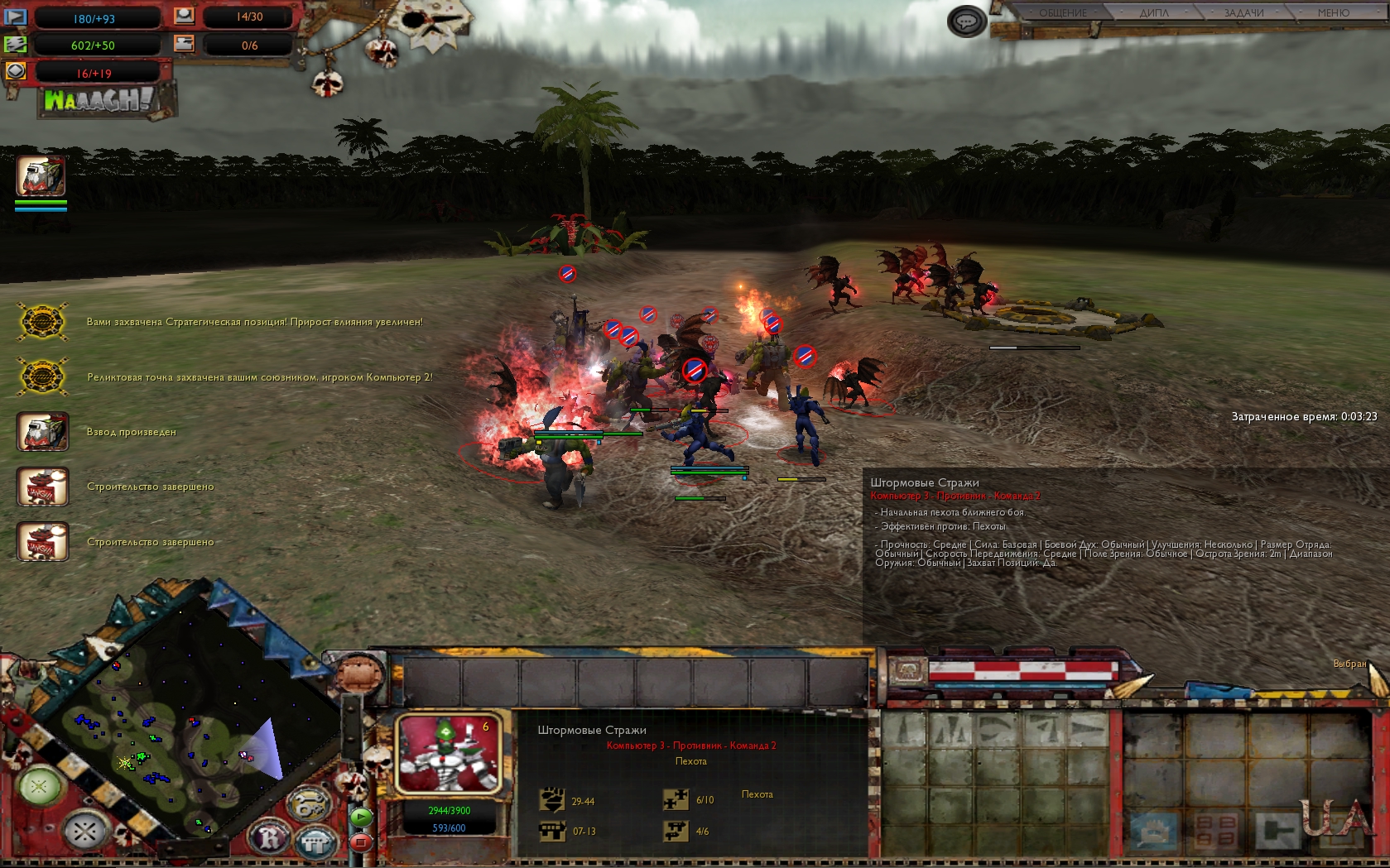Click the blue pillars icon button
Screen dimensions: 1390x868
315,843
